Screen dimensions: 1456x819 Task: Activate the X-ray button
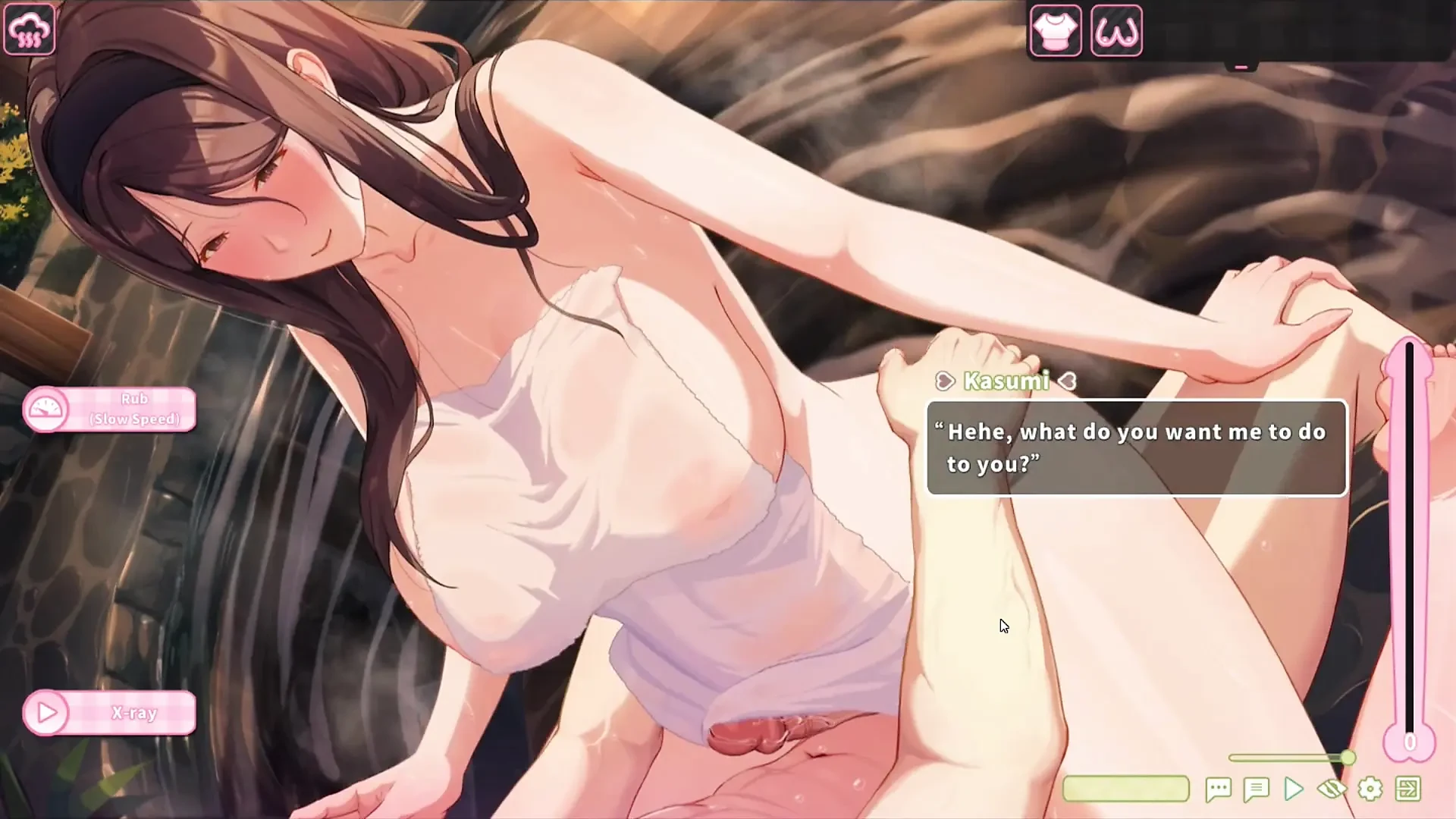point(110,713)
